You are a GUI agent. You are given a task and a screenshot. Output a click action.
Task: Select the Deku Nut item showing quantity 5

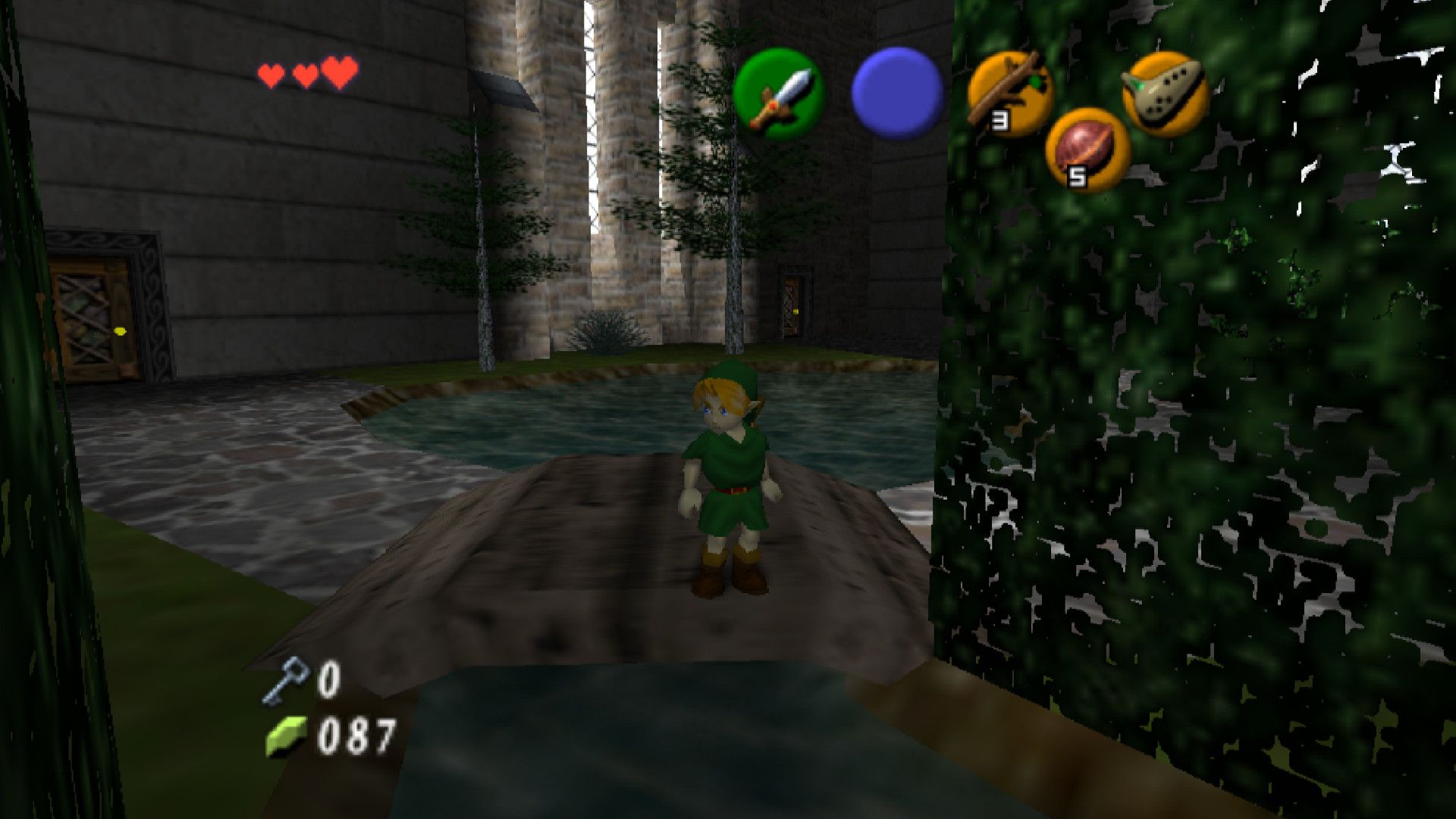tap(1080, 152)
